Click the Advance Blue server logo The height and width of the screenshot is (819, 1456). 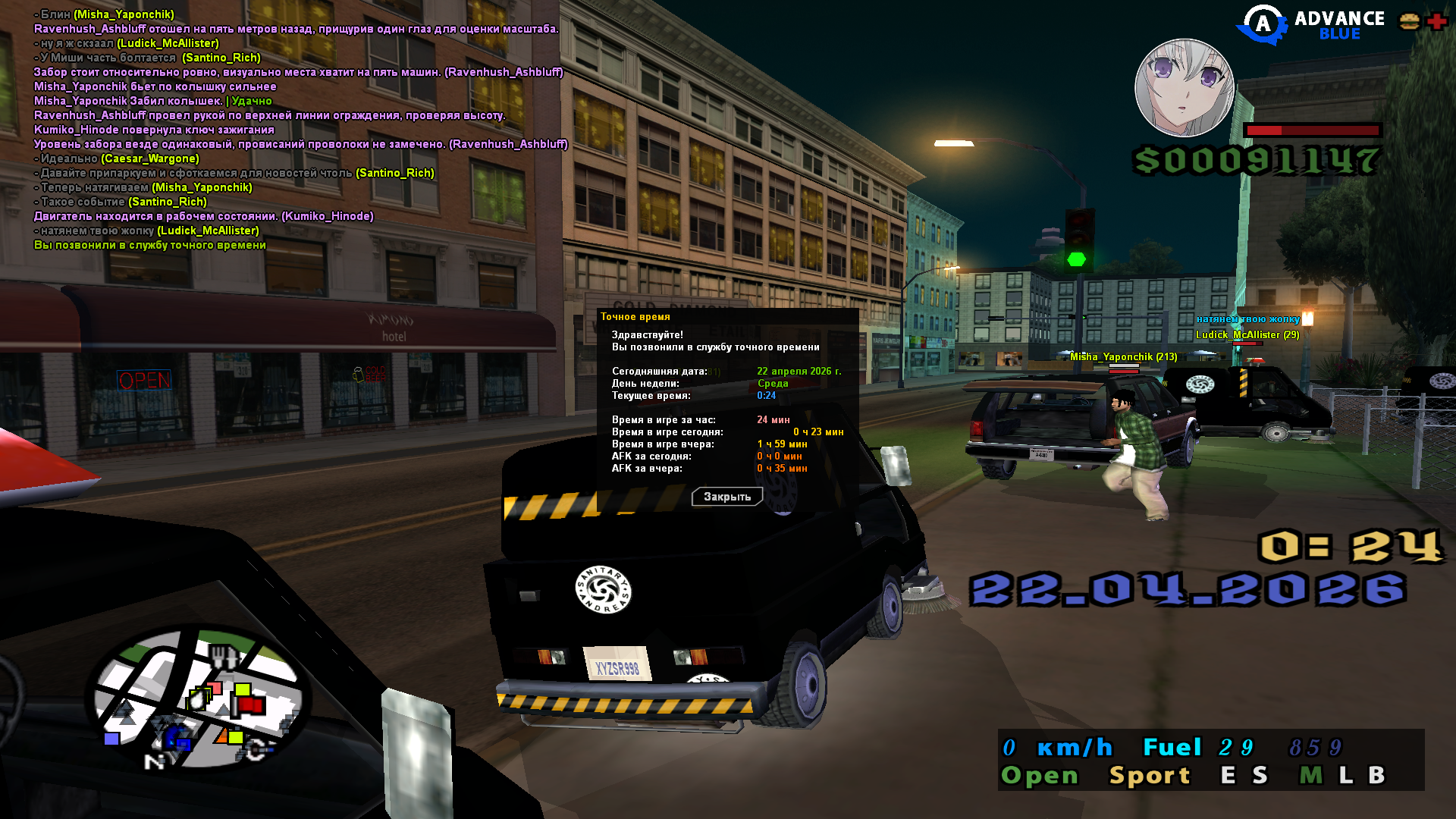tap(1310, 25)
